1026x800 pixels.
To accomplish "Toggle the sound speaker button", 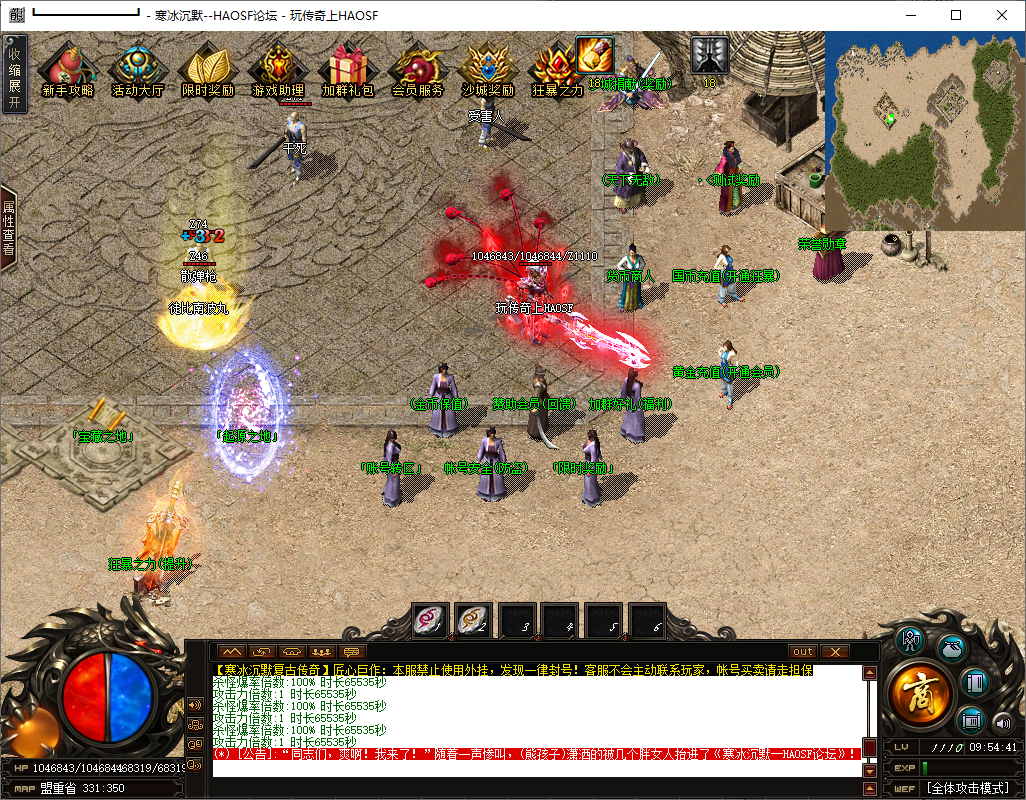I will click(x=1002, y=723).
